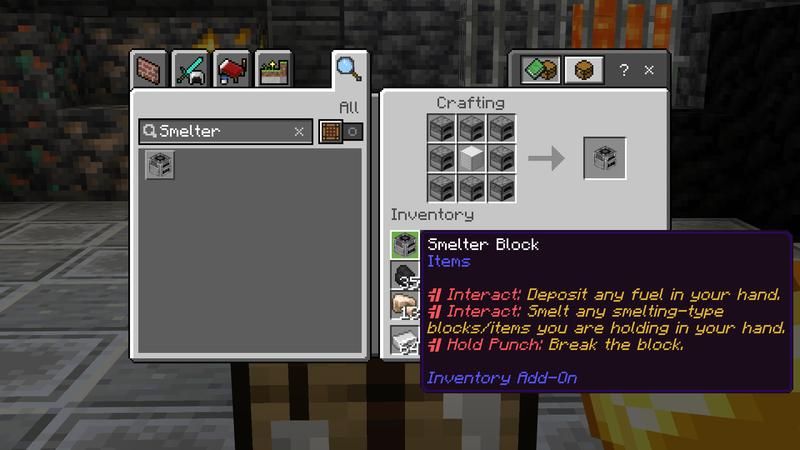Image resolution: width=800 pixels, height=450 pixels.
Task: Select the iron ingot stack in the inventory
Action: 405,340
